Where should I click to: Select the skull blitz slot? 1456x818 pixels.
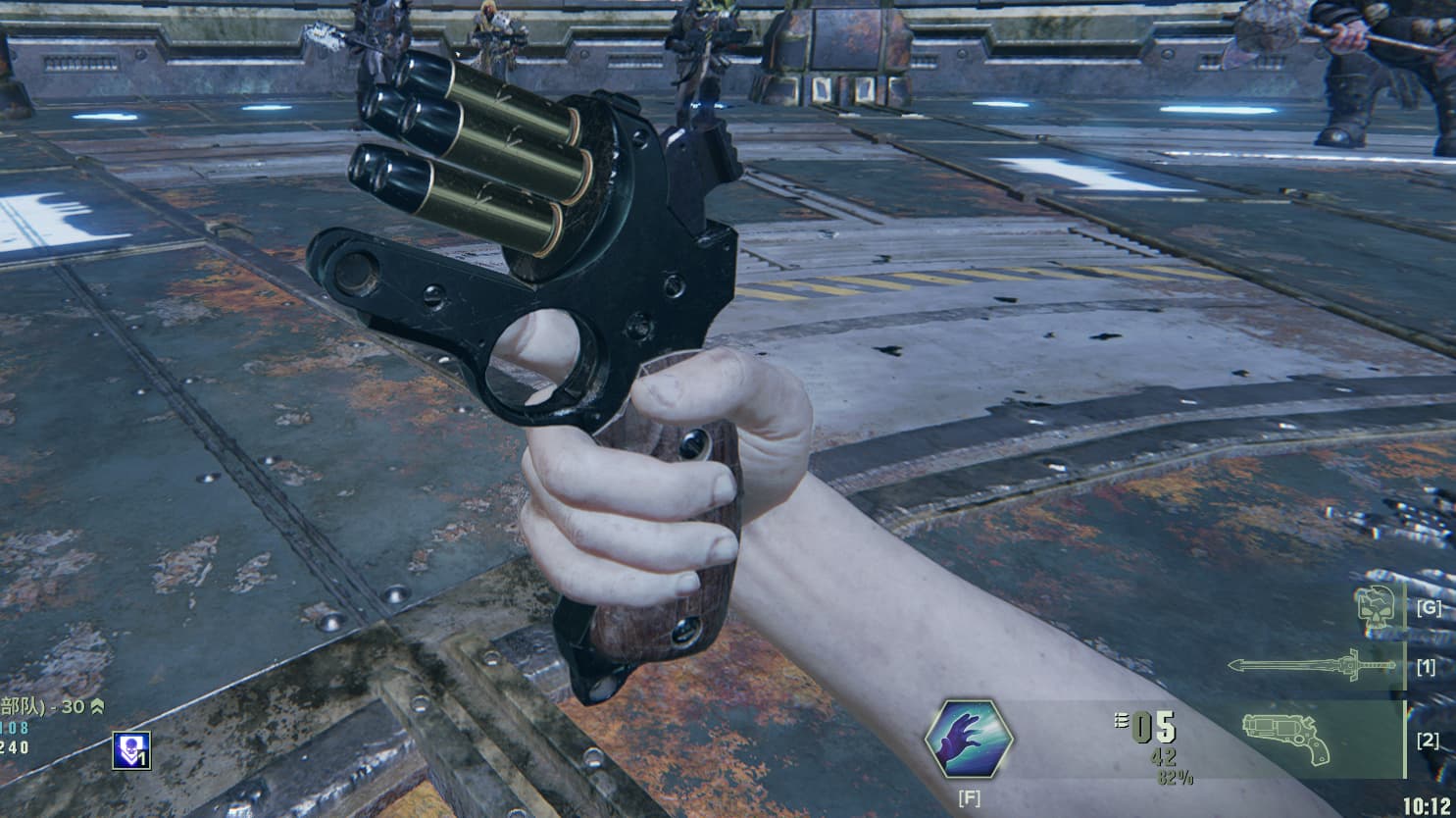click(1375, 608)
